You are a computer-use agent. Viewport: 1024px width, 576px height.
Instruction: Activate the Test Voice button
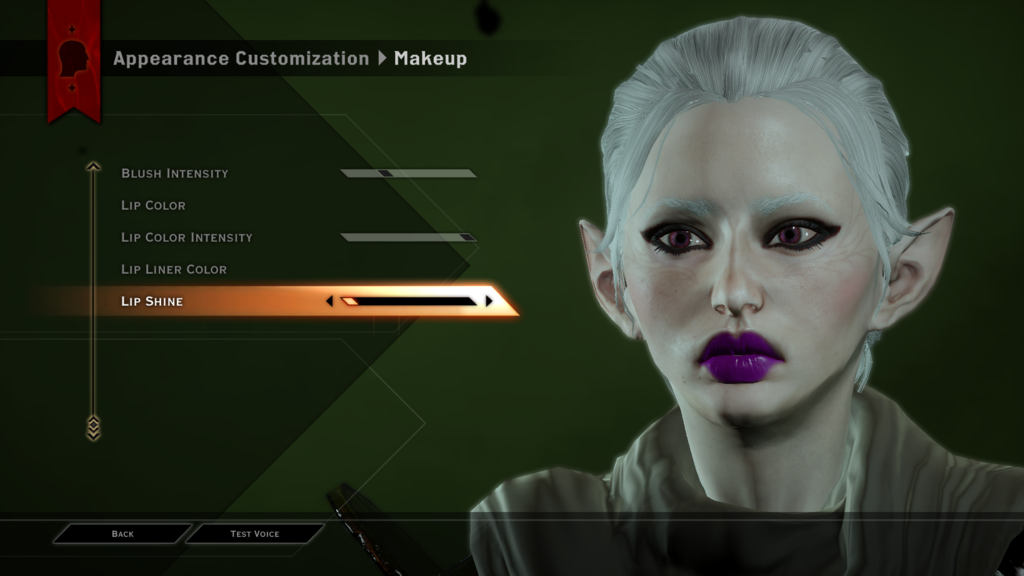click(255, 534)
